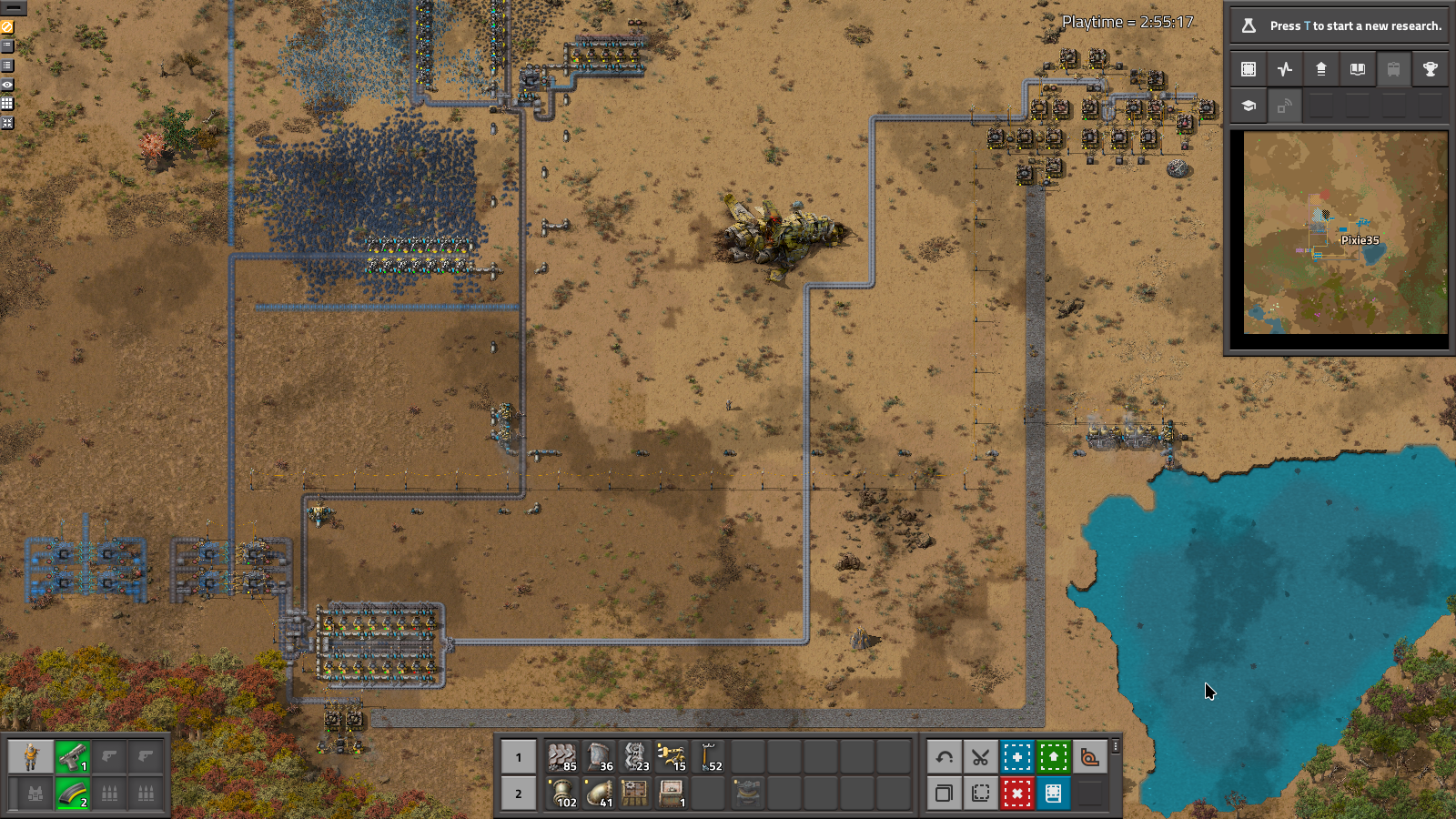Click the upward arrow bonuses button

(1321, 69)
